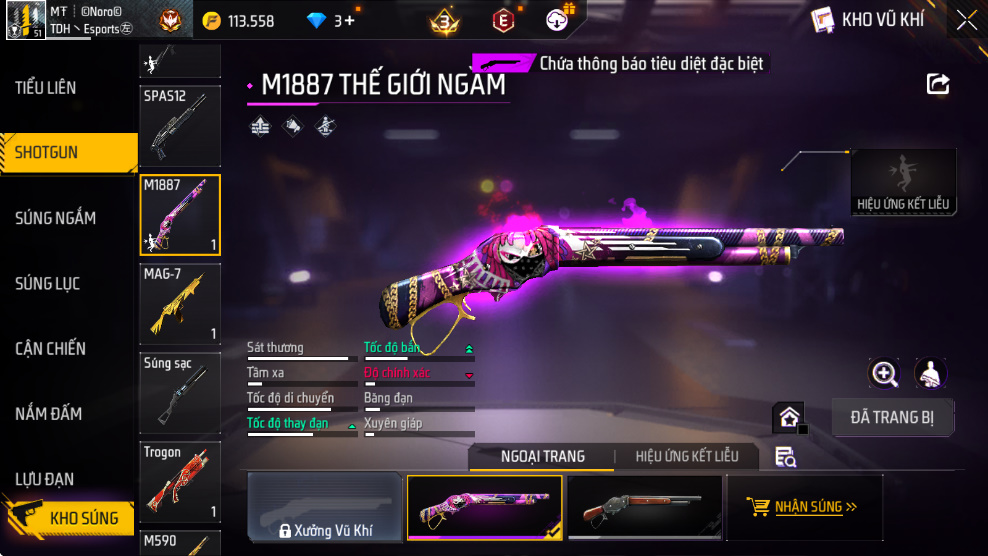
Task: Click the Đã Trang Bị button
Action: (x=892, y=417)
